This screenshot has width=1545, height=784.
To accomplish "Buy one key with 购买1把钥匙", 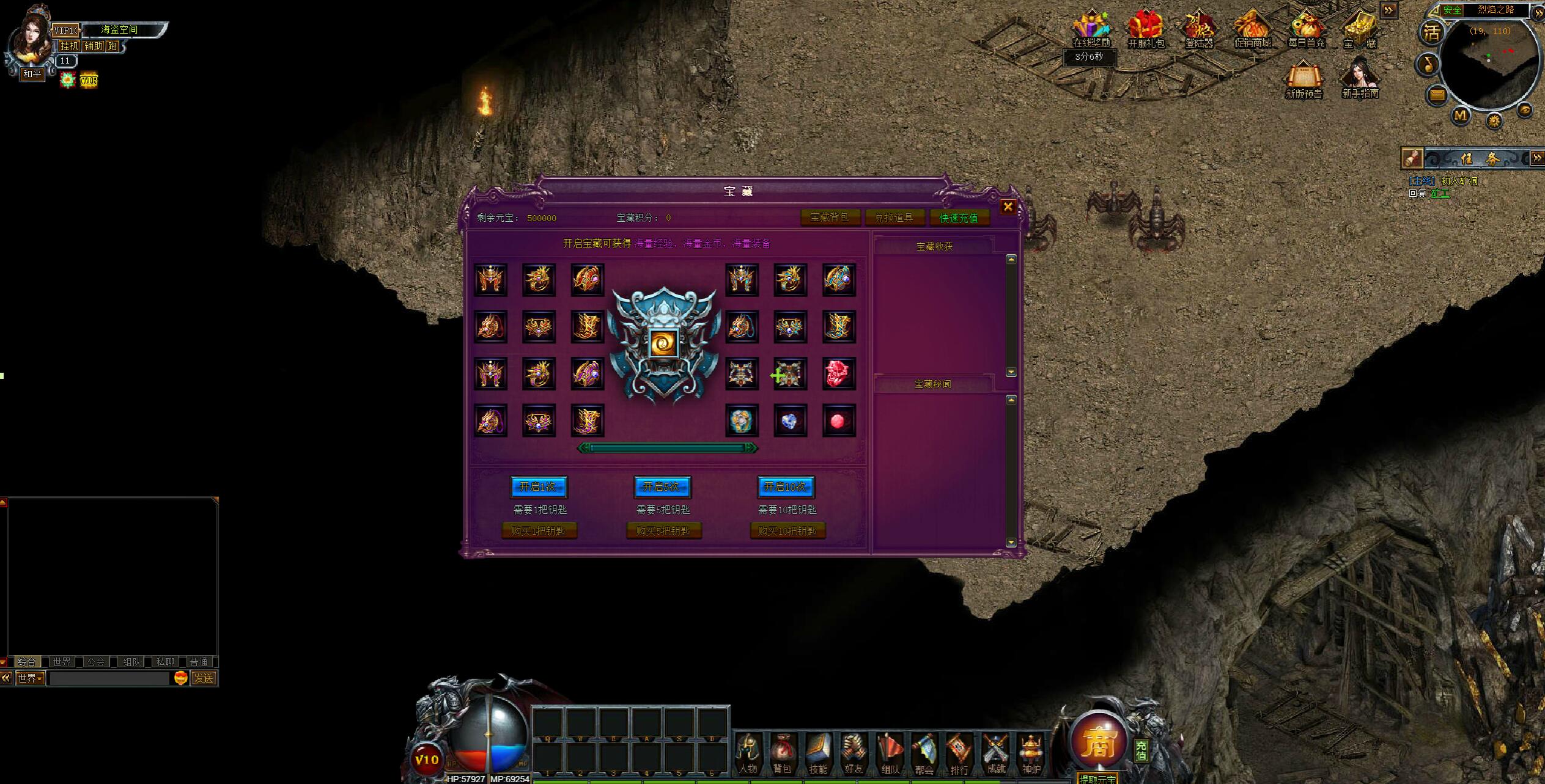I will (x=539, y=531).
